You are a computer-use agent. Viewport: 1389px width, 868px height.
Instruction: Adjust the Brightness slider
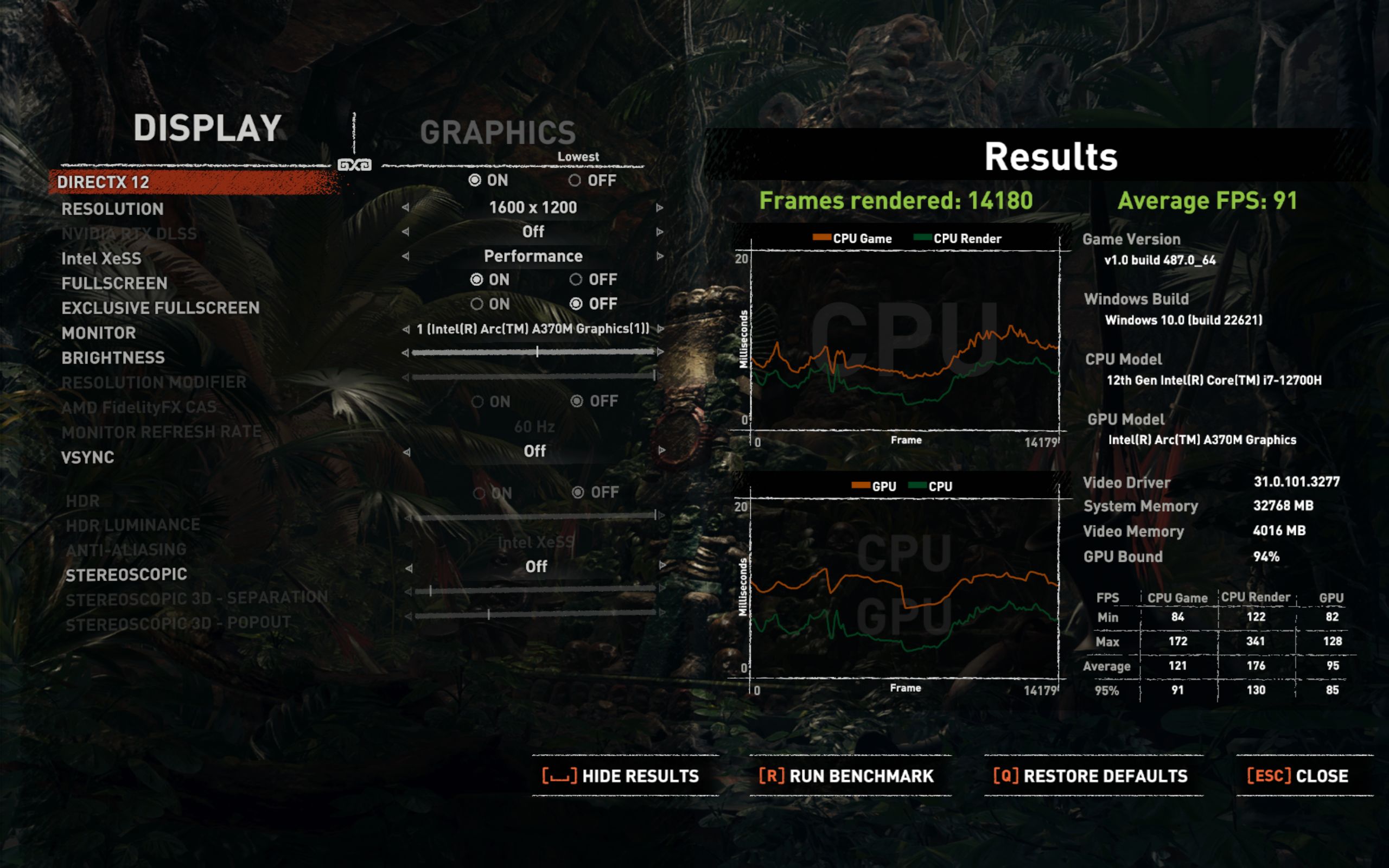537,352
